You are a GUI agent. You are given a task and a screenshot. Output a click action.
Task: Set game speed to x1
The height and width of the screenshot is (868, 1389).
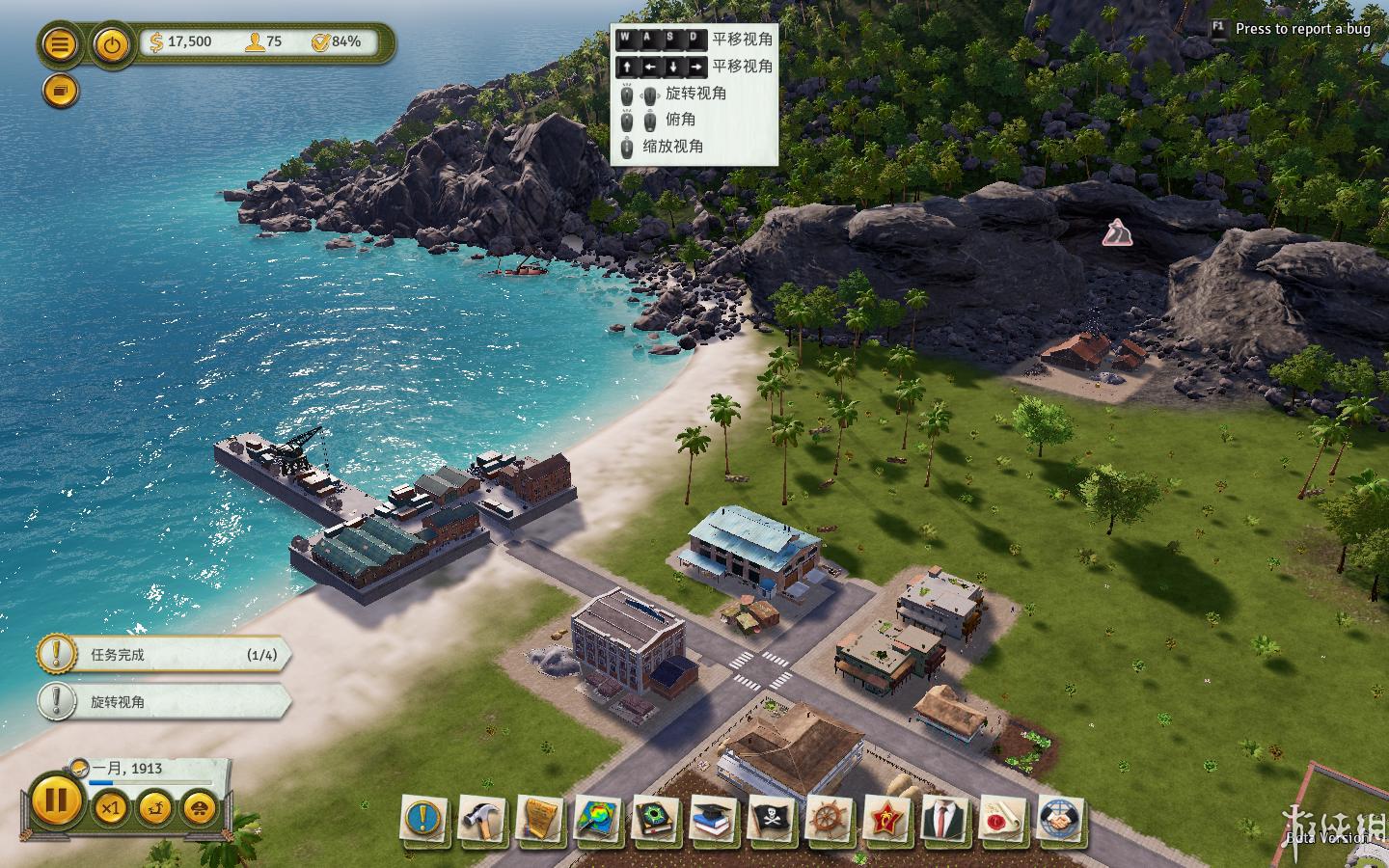110,808
